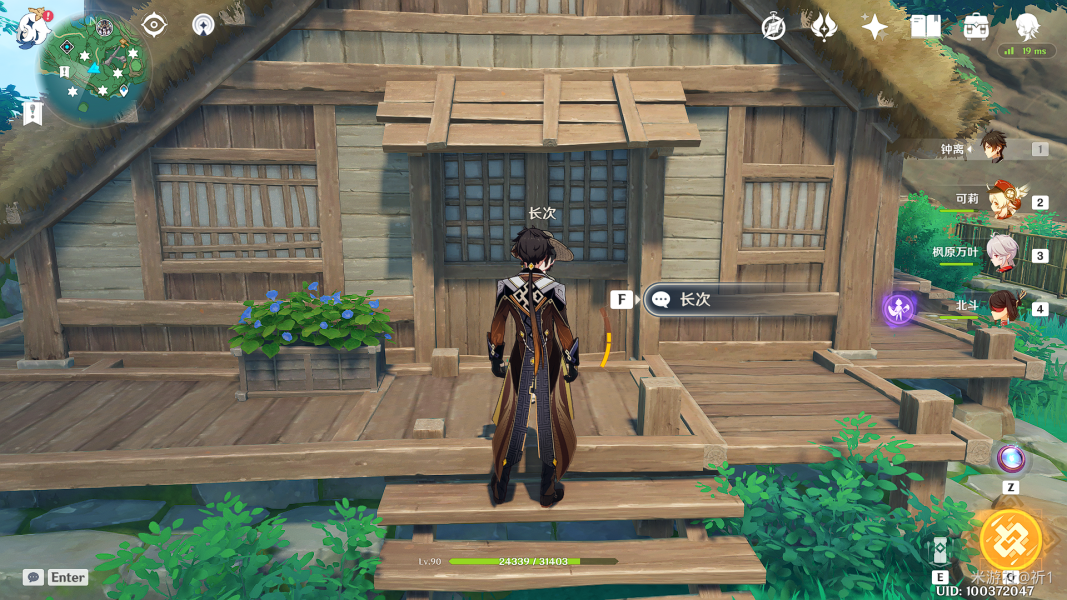
Task: Switch to party member 枫原万叶
Action: point(1000,253)
